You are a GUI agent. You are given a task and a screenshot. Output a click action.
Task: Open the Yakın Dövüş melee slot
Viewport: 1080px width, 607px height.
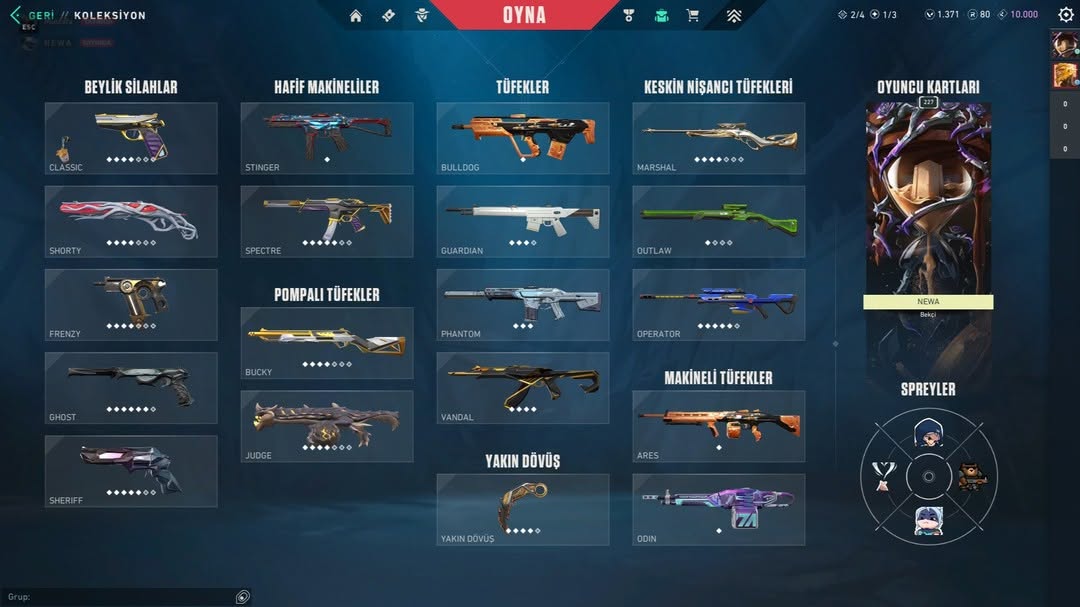pyautogui.click(x=523, y=509)
